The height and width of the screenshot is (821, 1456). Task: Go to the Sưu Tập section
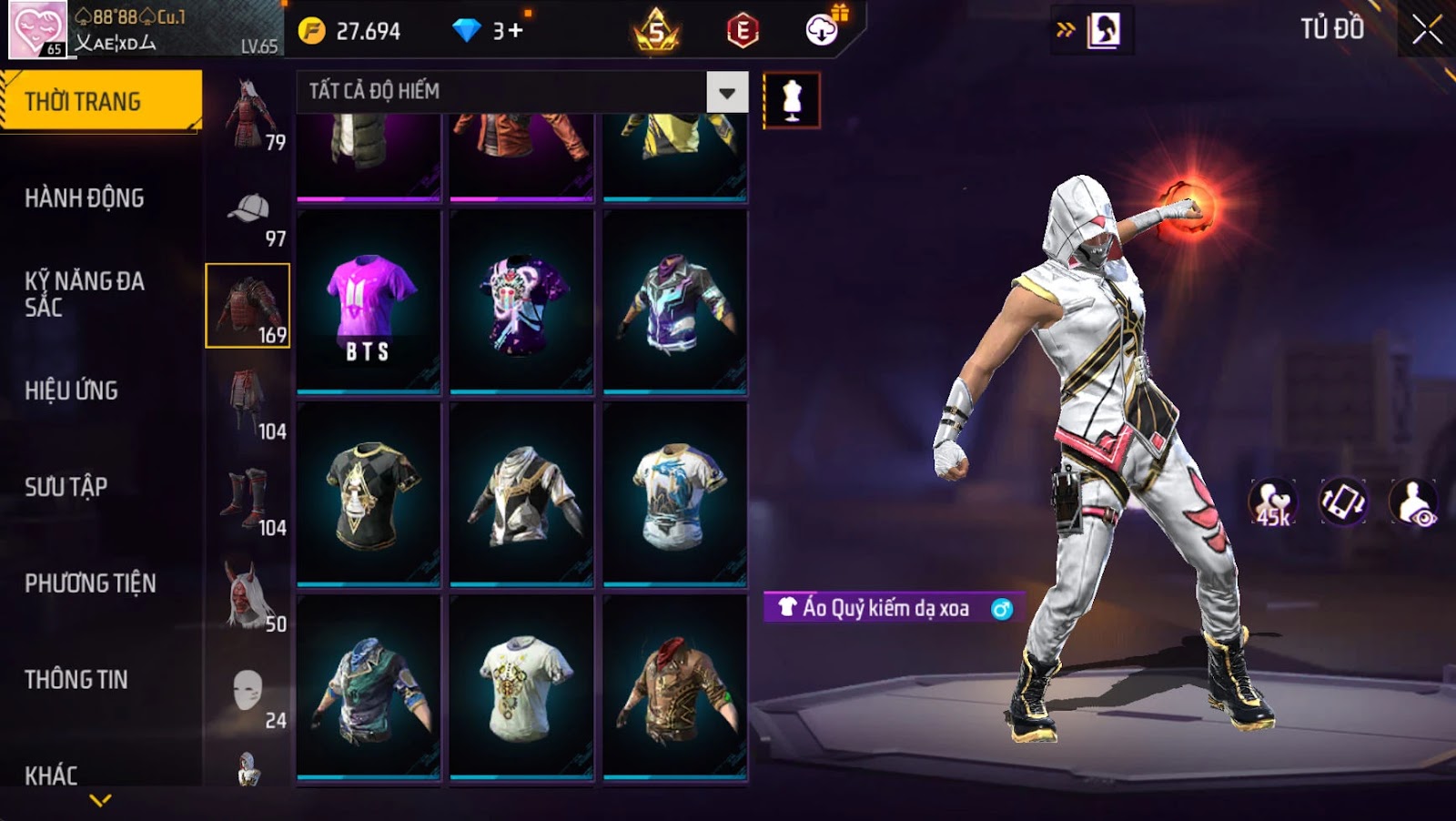click(x=66, y=487)
